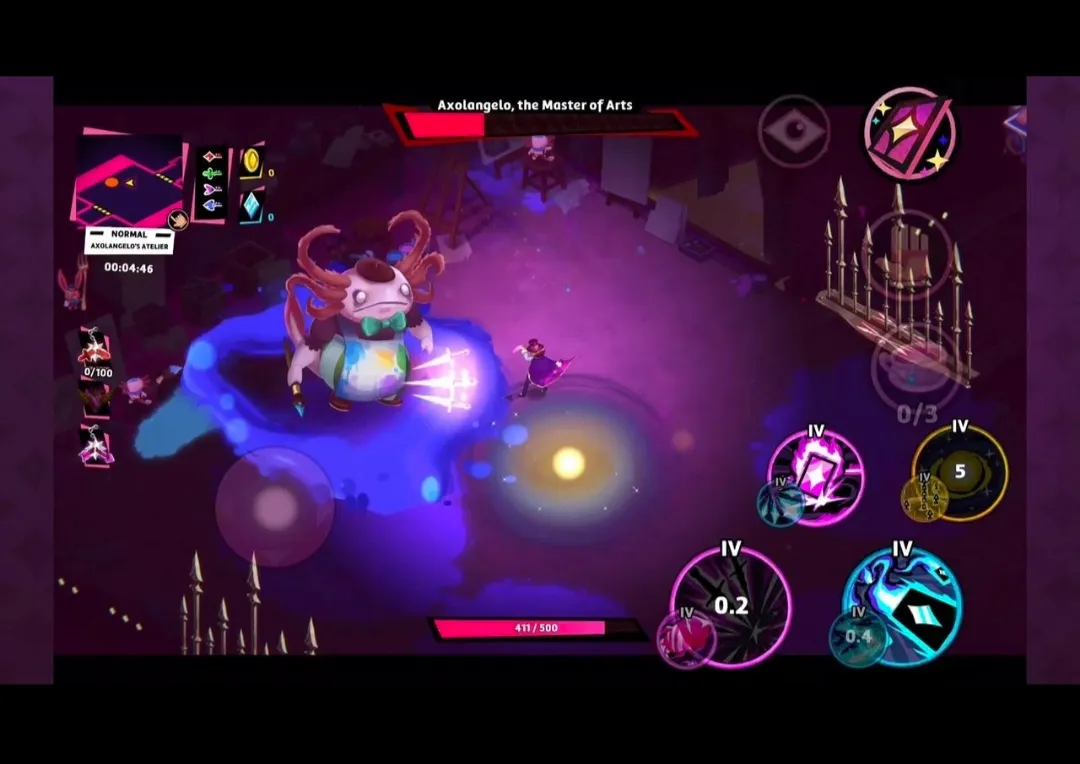Activate the pink skill showing 0.2 cooldown
The width and height of the screenshot is (1080, 764).
tap(732, 603)
